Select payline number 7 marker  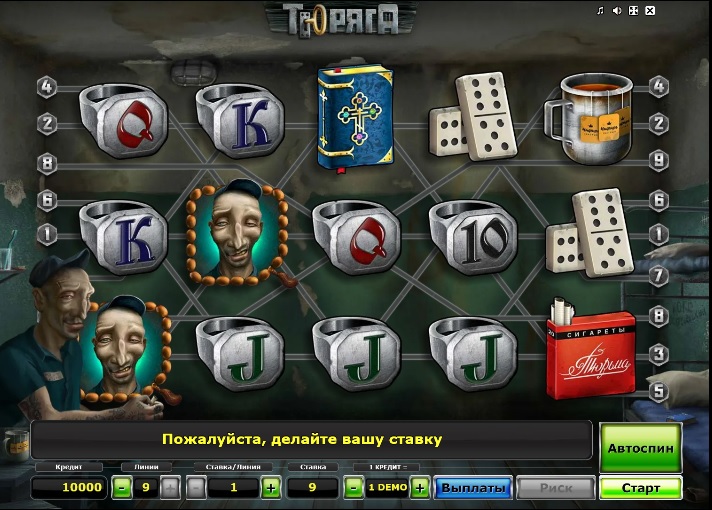click(x=658, y=273)
